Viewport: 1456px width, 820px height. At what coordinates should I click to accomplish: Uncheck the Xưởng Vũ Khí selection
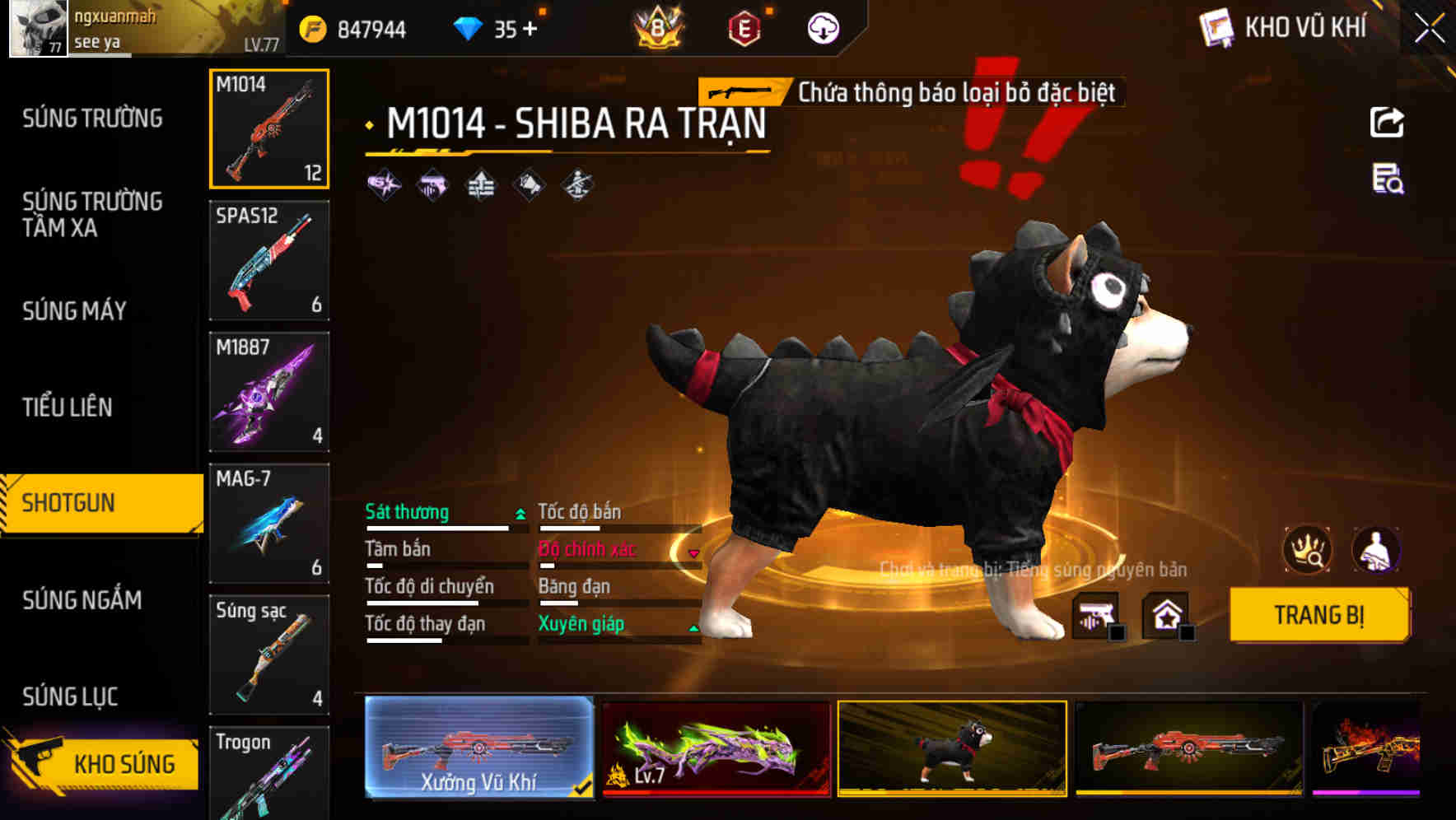pyautogui.click(x=584, y=787)
